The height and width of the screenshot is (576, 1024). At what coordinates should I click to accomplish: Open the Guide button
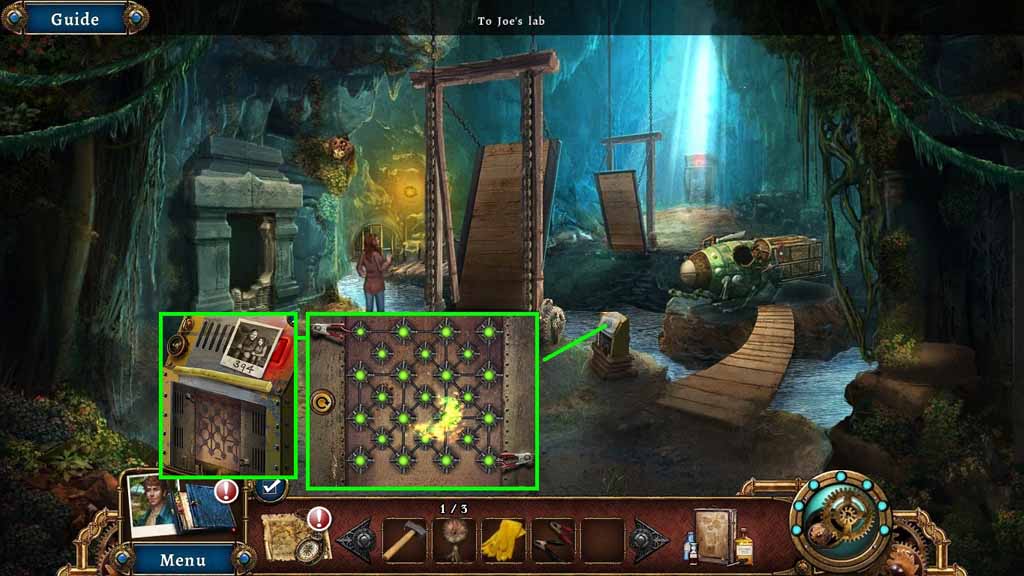click(x=74, y=18)
